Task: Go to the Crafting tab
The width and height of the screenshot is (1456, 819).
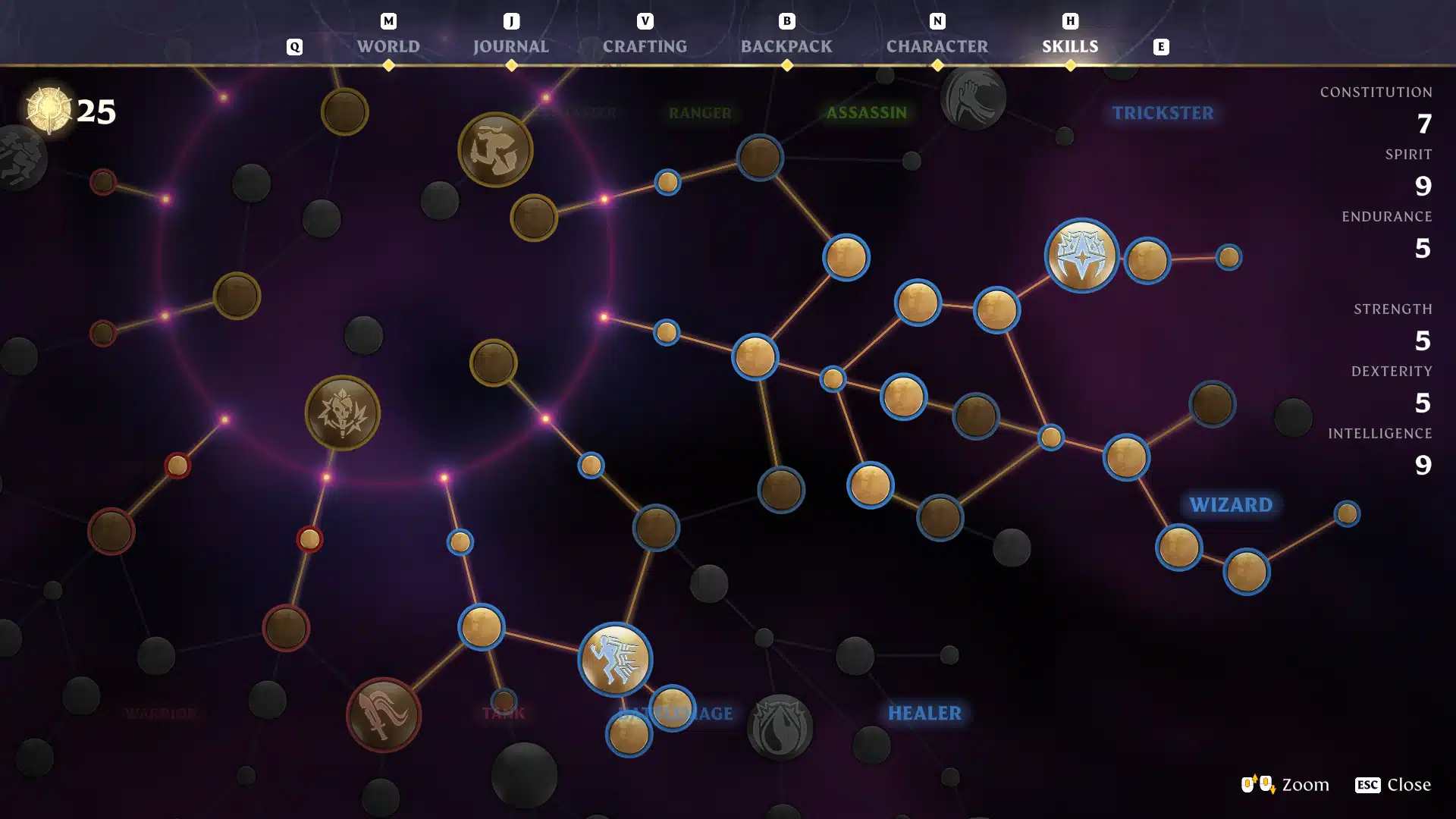Action: click(x=645, y=46)
